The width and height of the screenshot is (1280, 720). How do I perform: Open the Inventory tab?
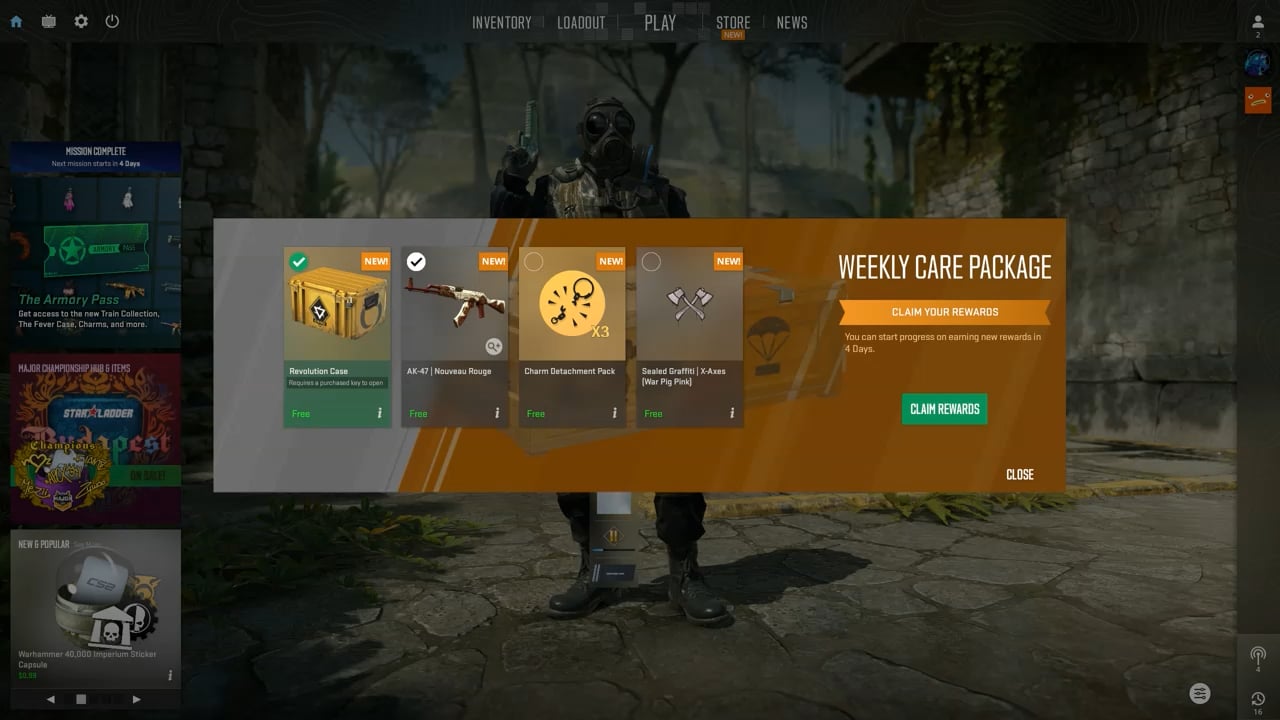click(501, 22)
